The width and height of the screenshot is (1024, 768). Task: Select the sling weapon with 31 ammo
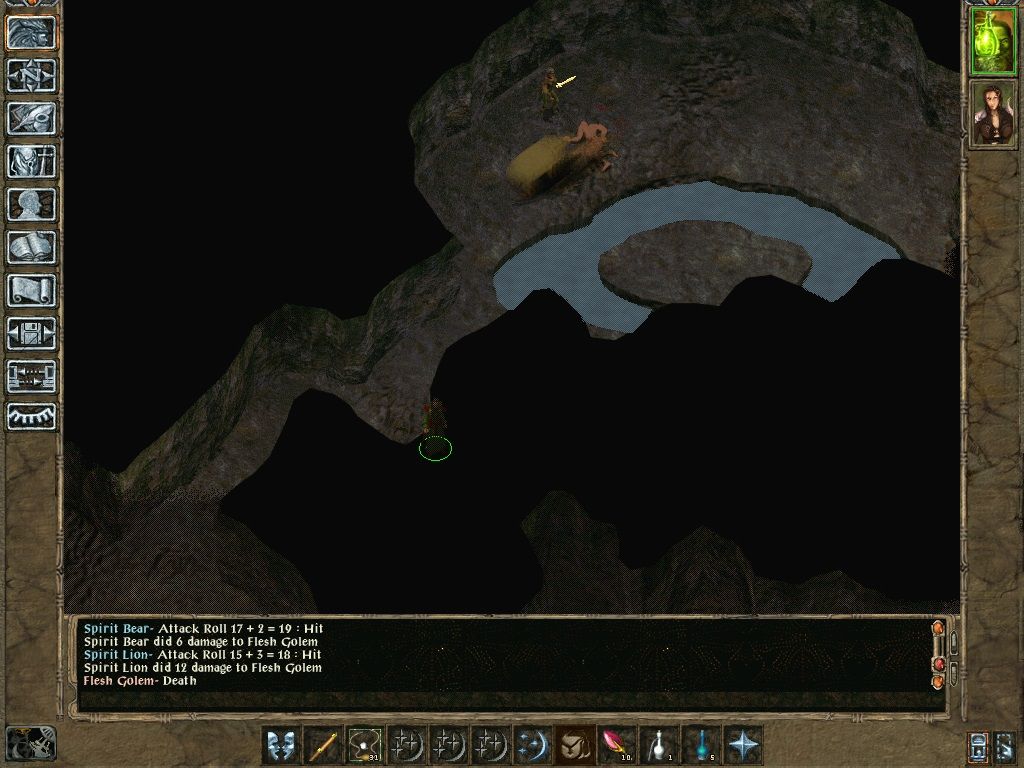point(365,745)
